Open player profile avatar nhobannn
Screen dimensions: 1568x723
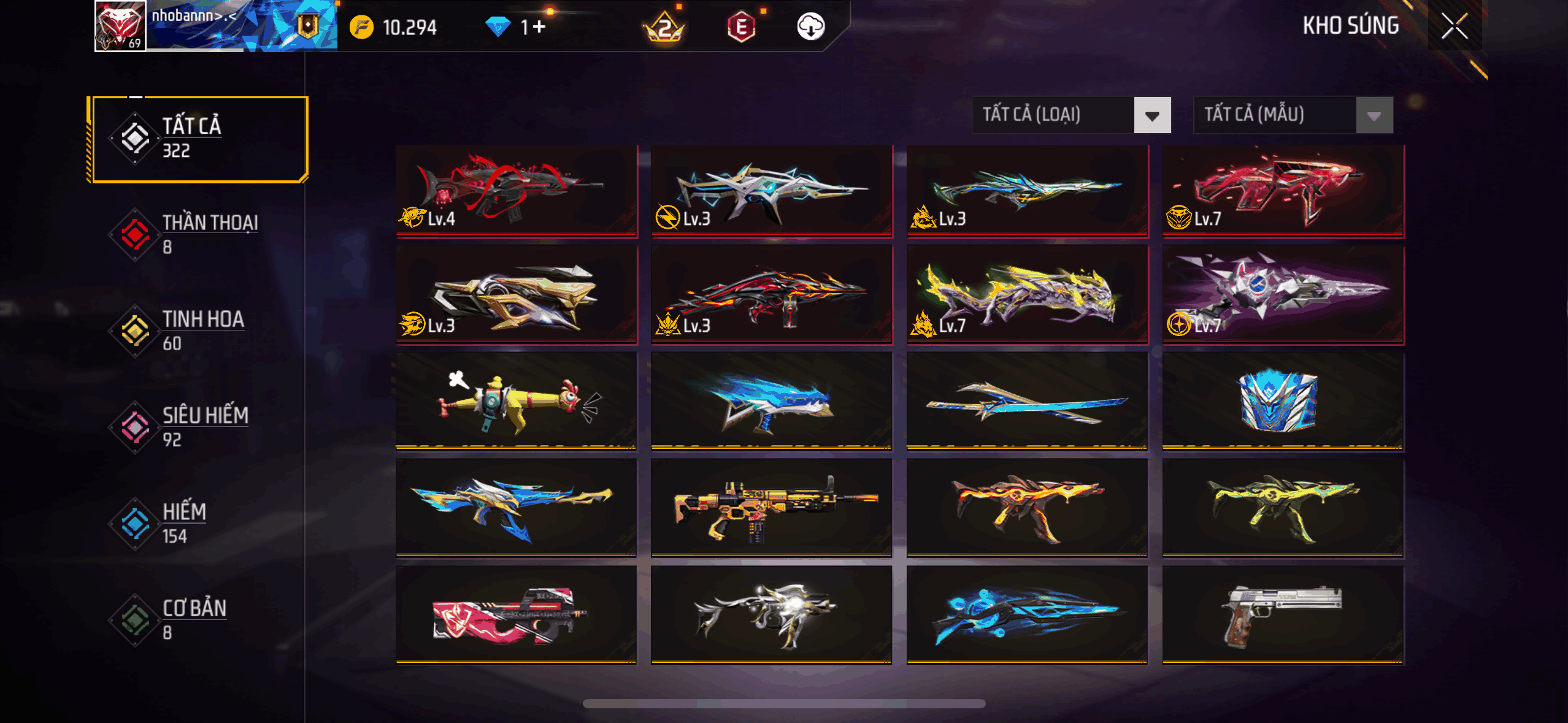click(120, 26)
